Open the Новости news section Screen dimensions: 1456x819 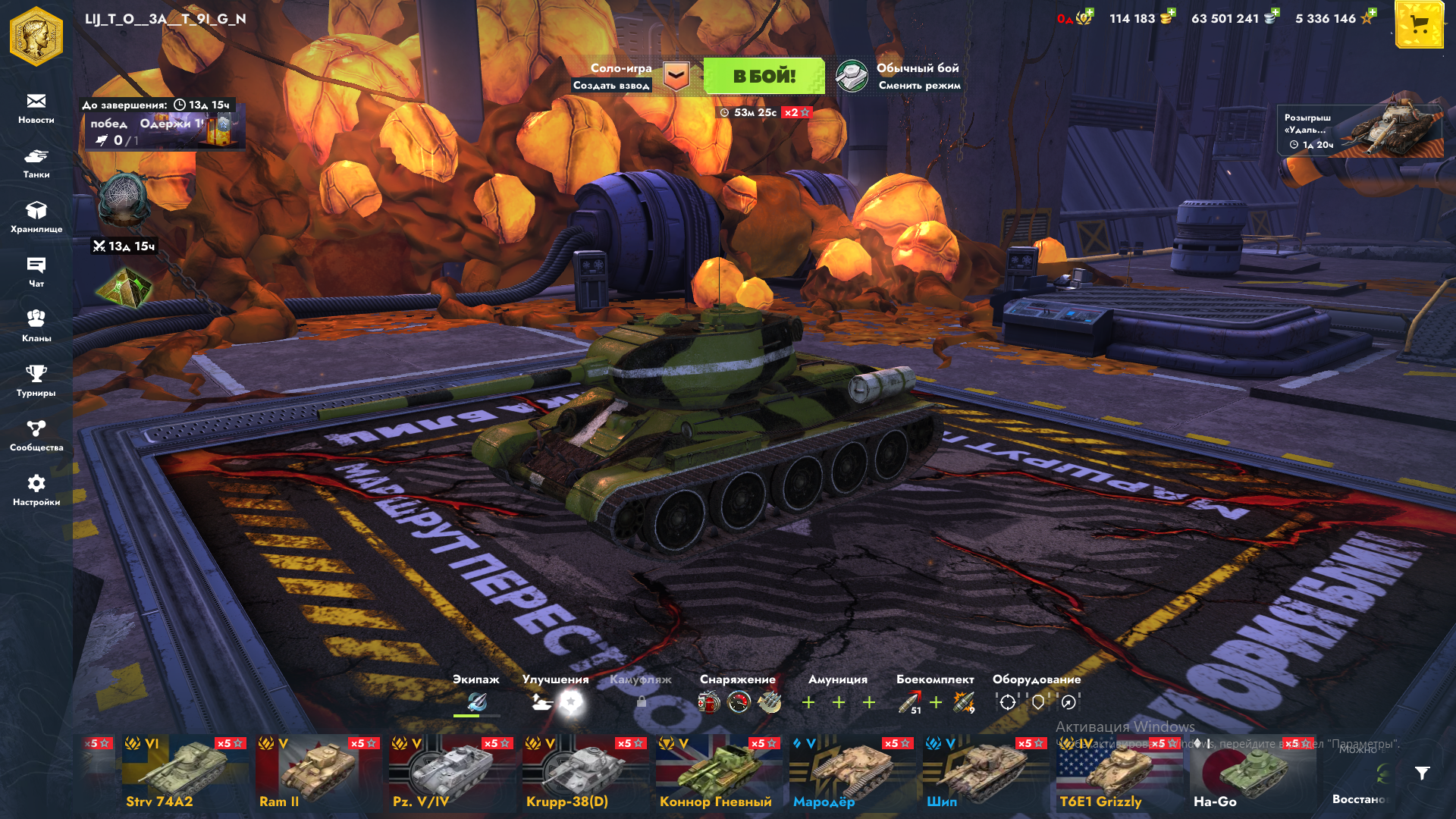(36, 108)
